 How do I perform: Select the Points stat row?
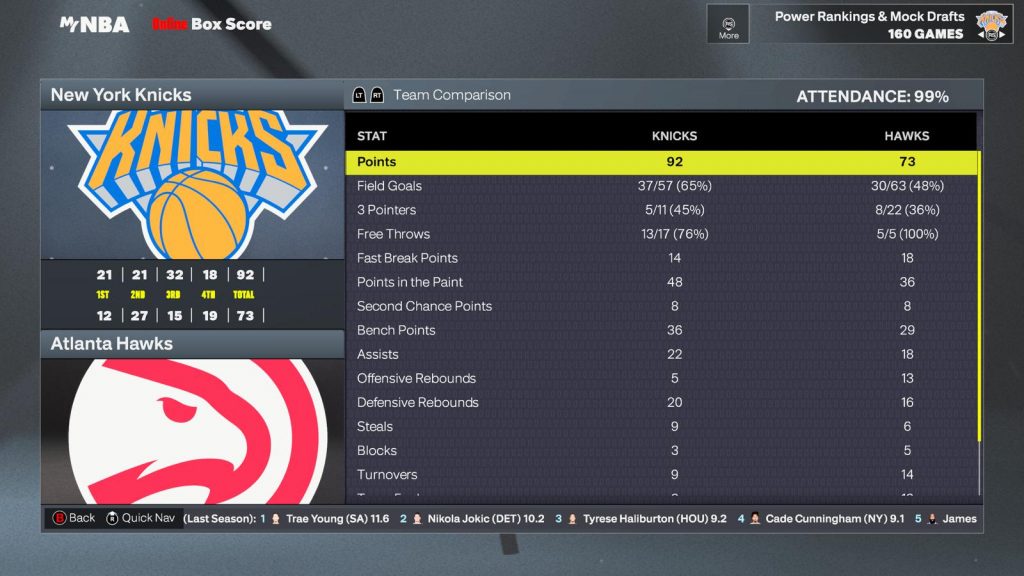click(x=661, y=162)
